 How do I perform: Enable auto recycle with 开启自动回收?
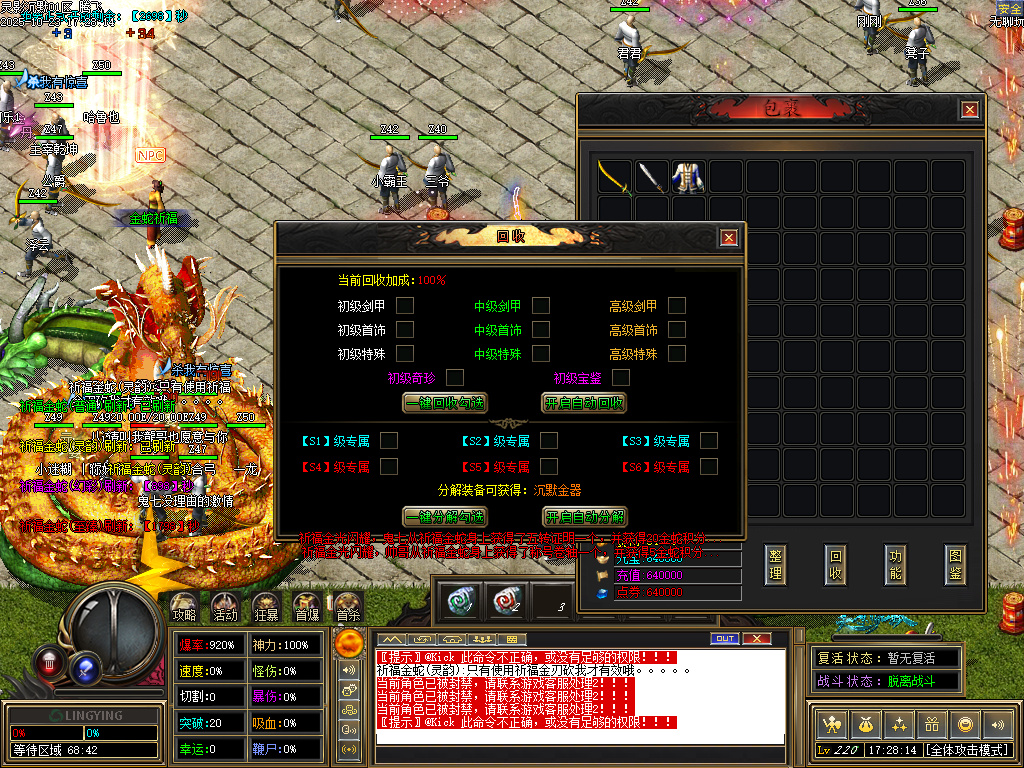pos(585,403)
